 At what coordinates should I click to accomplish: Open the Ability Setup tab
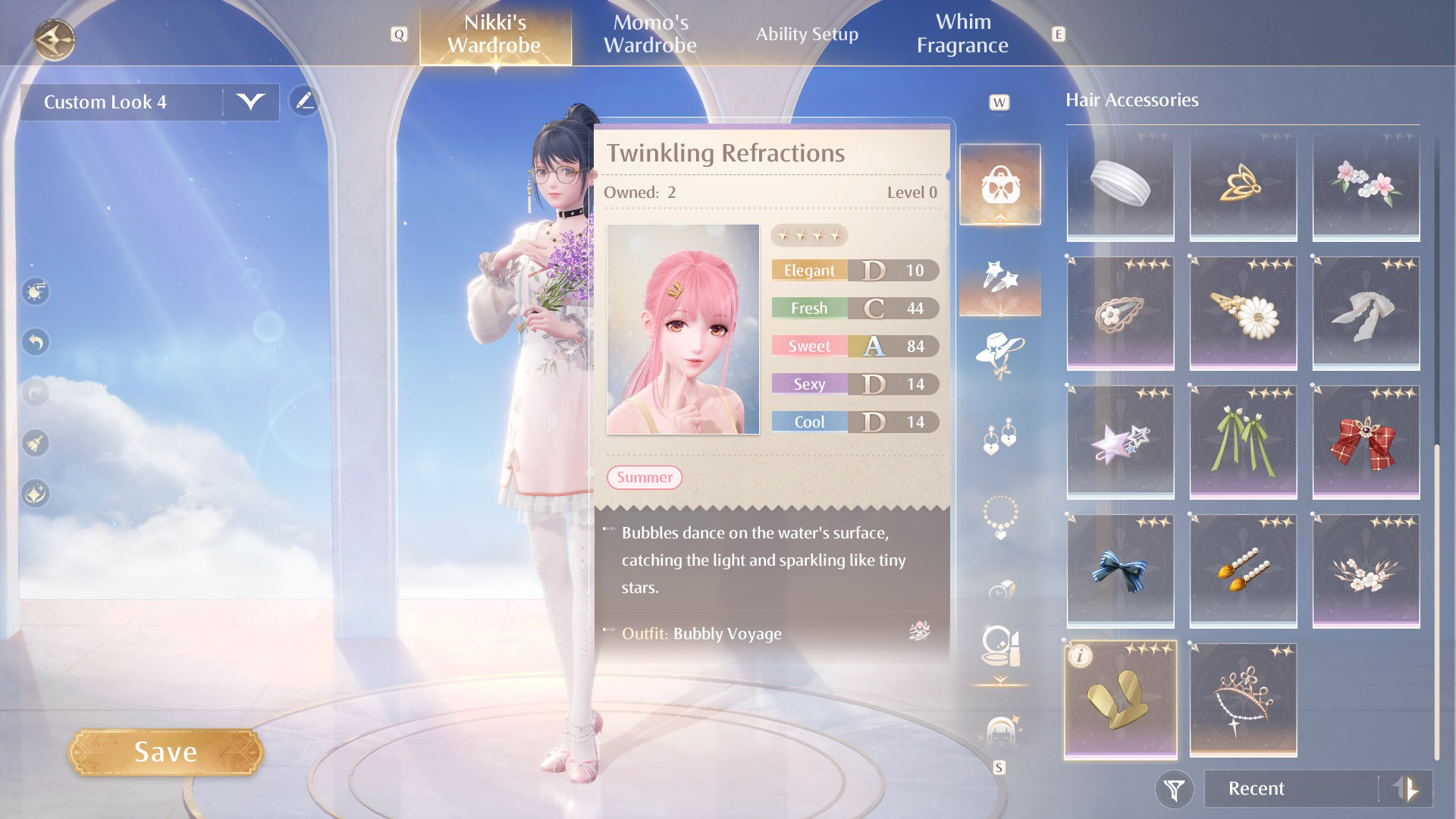807,34
